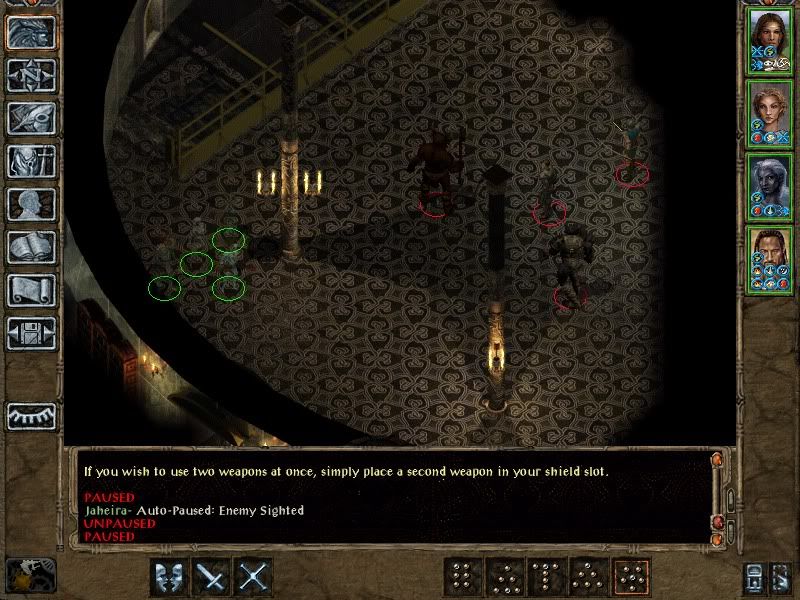Toggle the clock pause button

(24, 575)
